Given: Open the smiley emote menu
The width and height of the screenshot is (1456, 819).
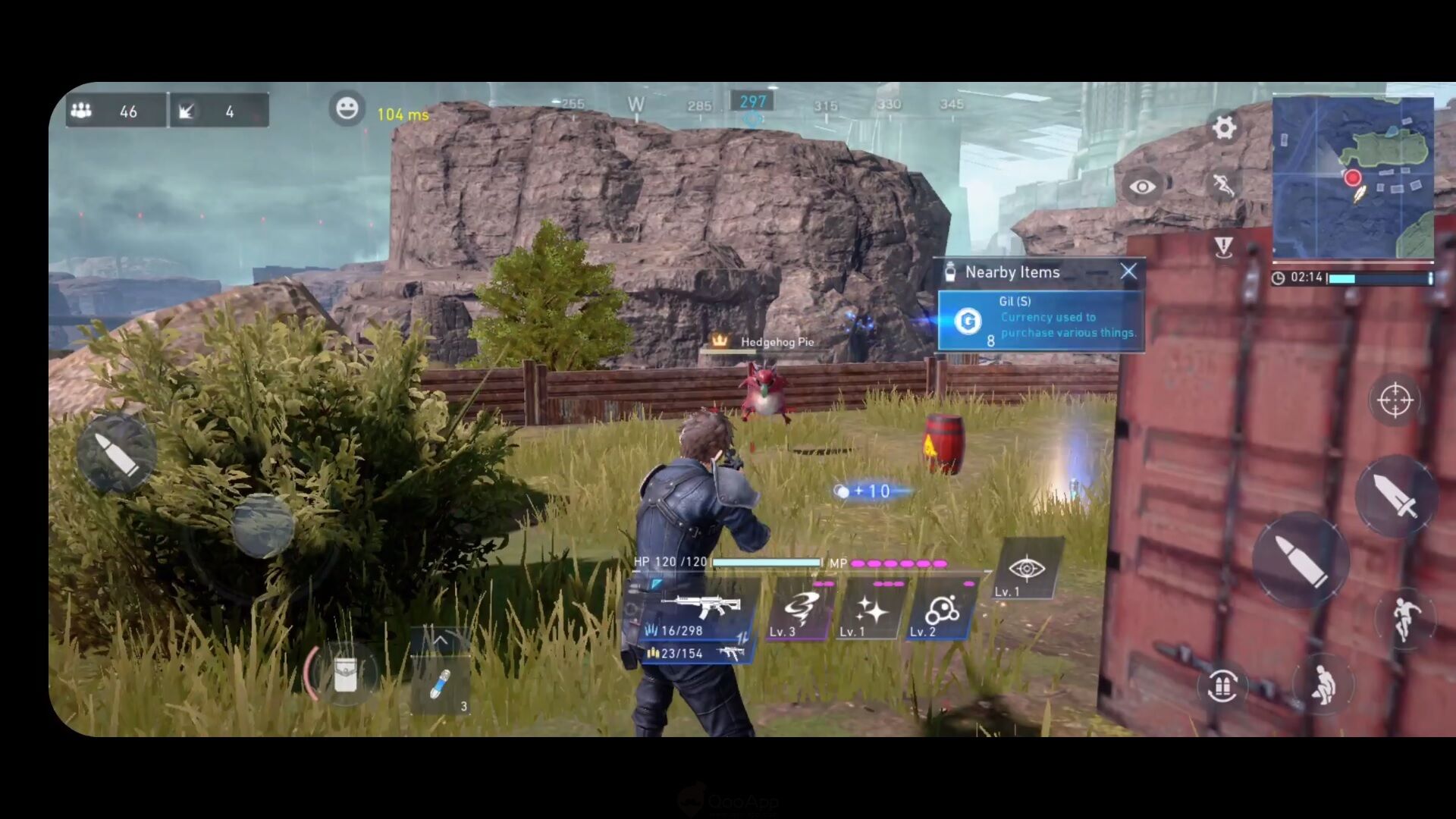Looking at the screenshot, I should click(347, 109).
